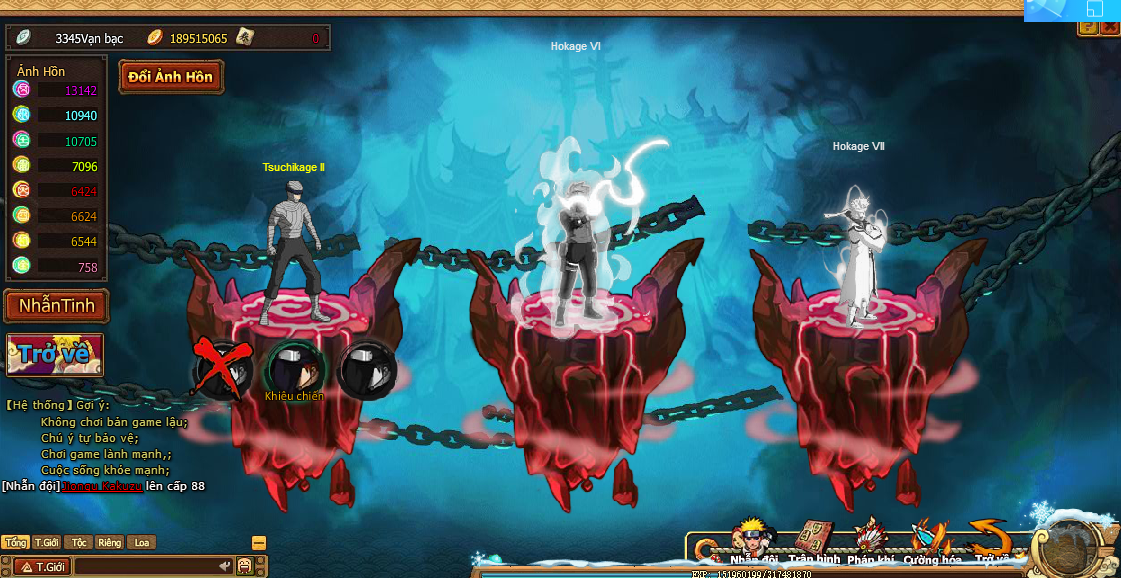This screenshot has height=578, width=1121.
Task: Switch to the Tổng chat tab
Action: tap(15, 542)
